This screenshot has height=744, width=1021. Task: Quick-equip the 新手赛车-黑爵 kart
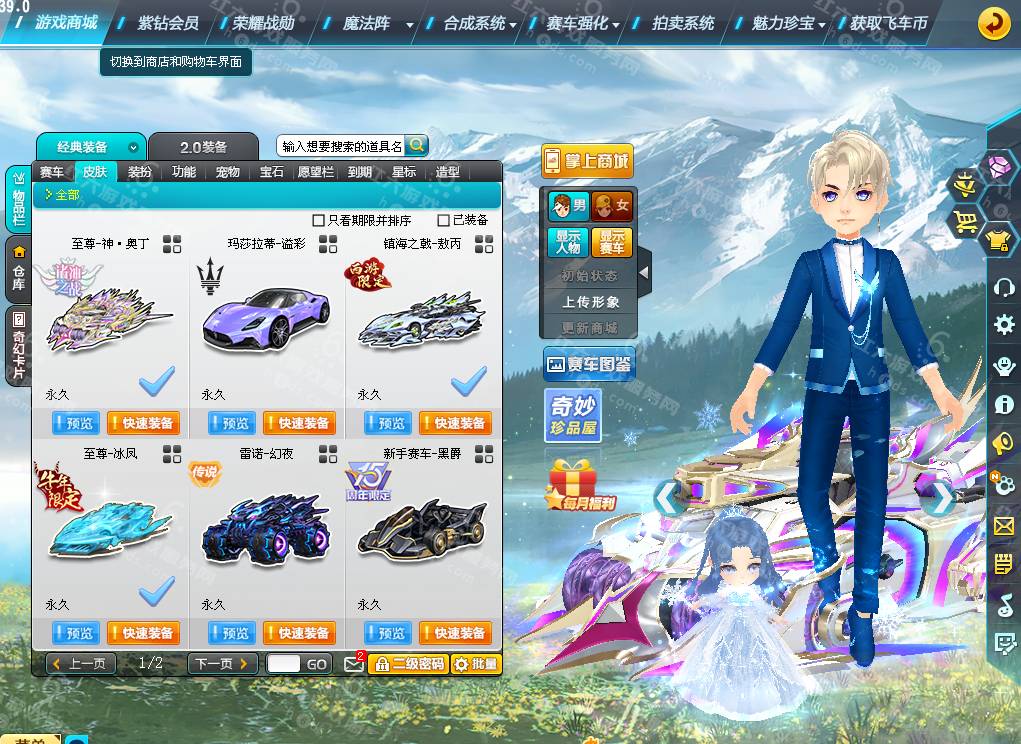[455, 633]
